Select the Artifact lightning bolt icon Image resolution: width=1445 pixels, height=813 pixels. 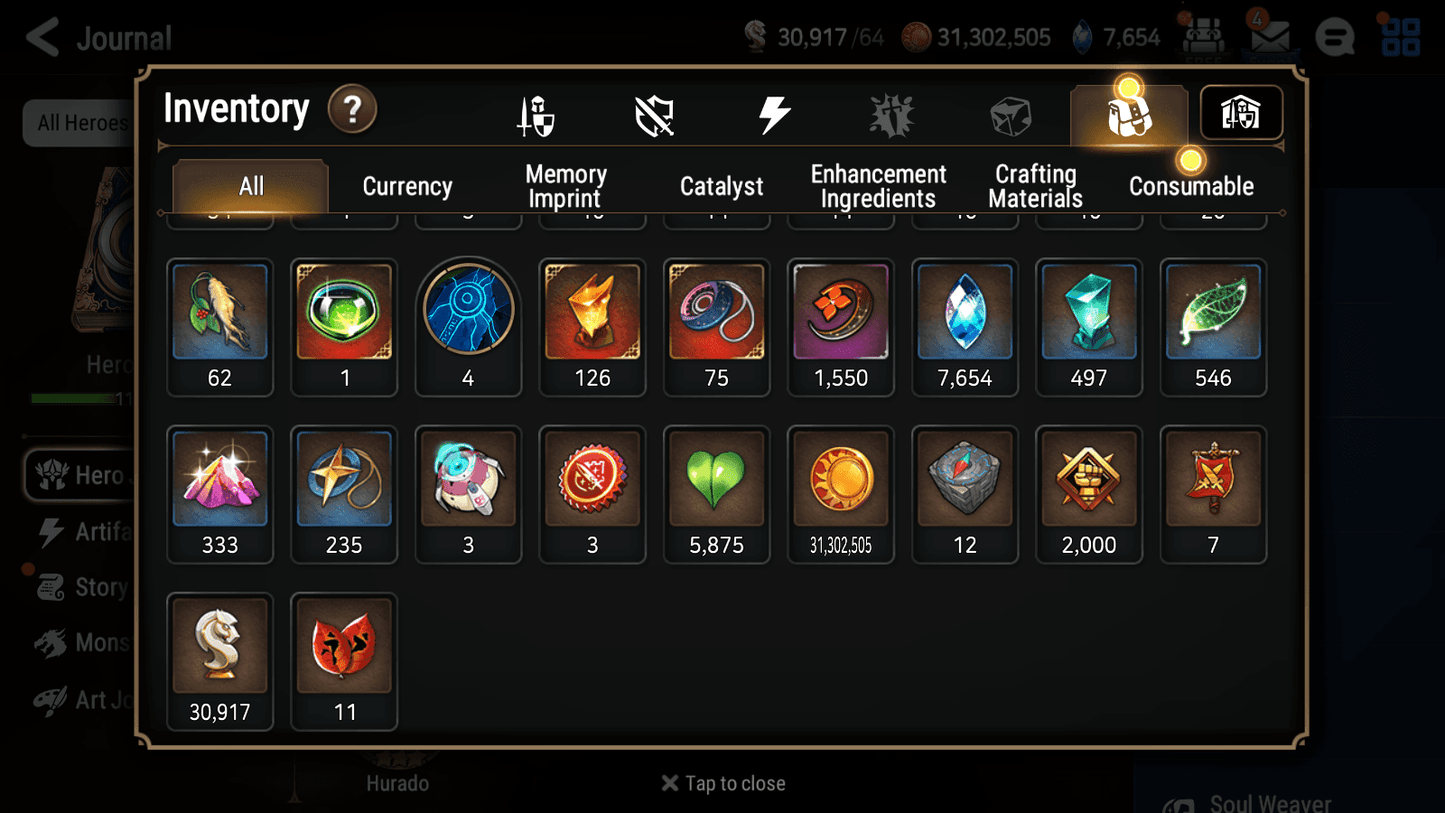click(776, 113)
